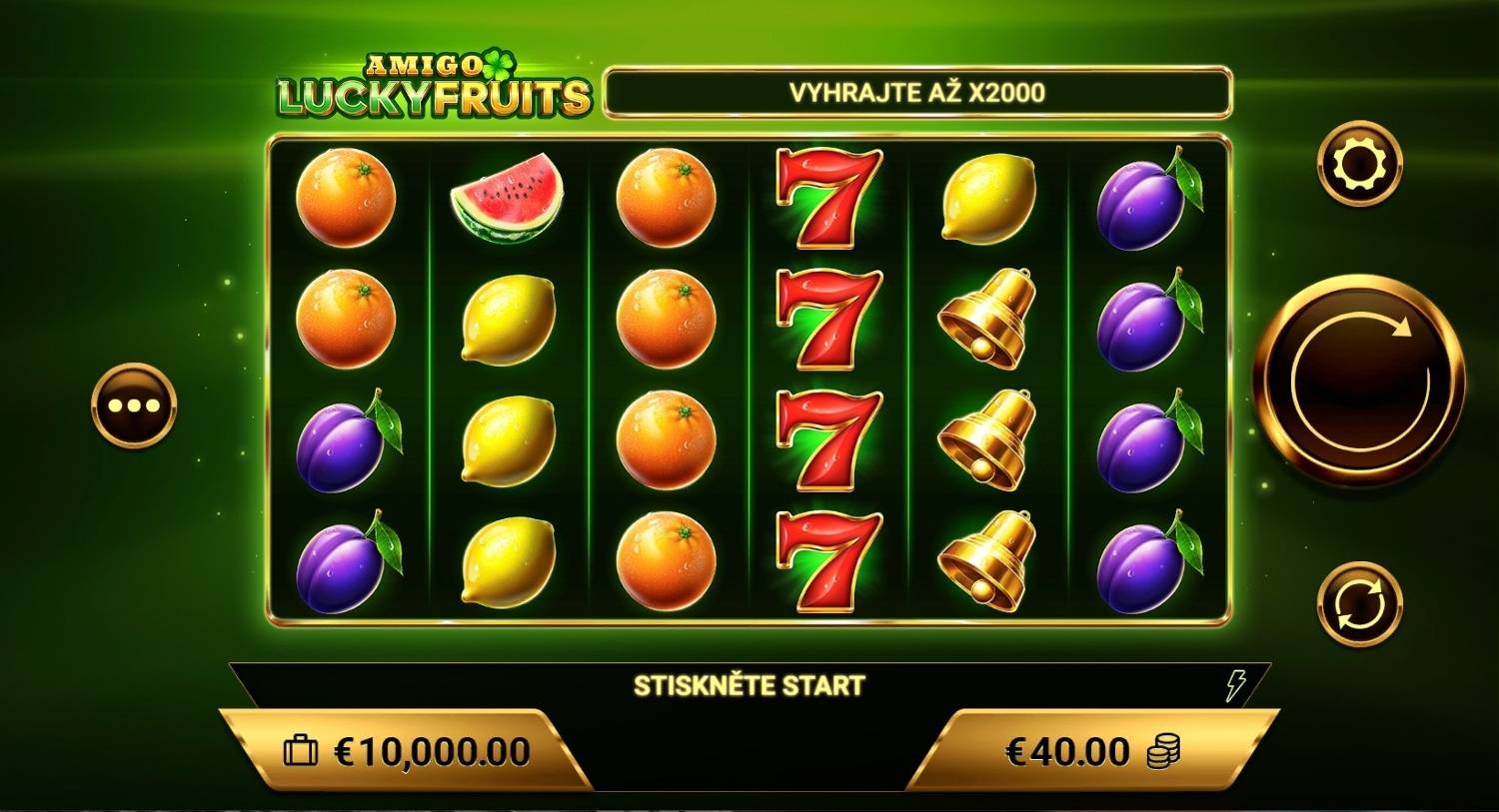Screen dimensions: 1499x812
Task: Open the VYHRAJTE AŽ X2000 promo banner
Action: coord(919,90)
